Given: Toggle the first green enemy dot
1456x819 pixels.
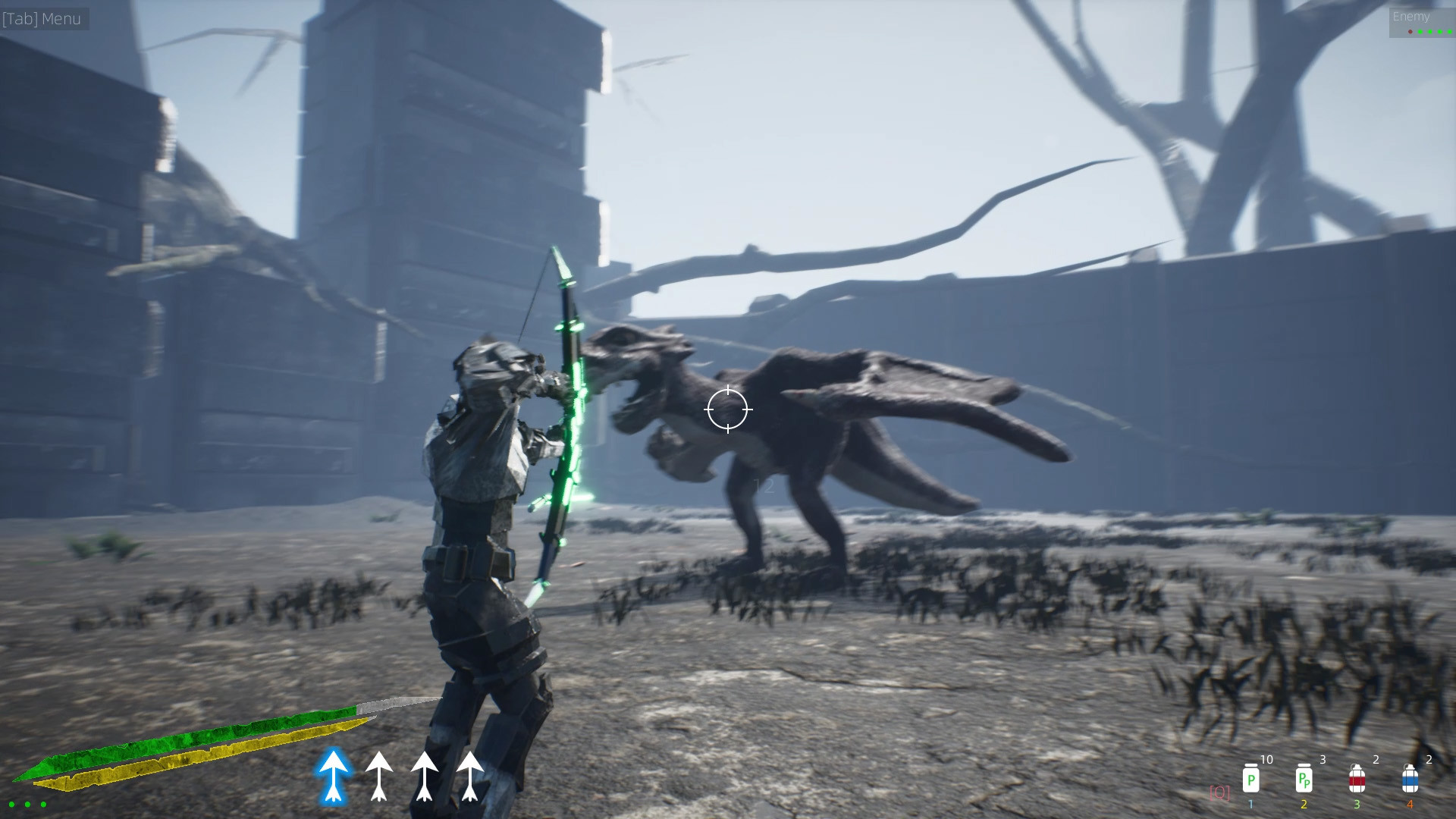Looking at the screenshot, I should (x=1420, y=32).
